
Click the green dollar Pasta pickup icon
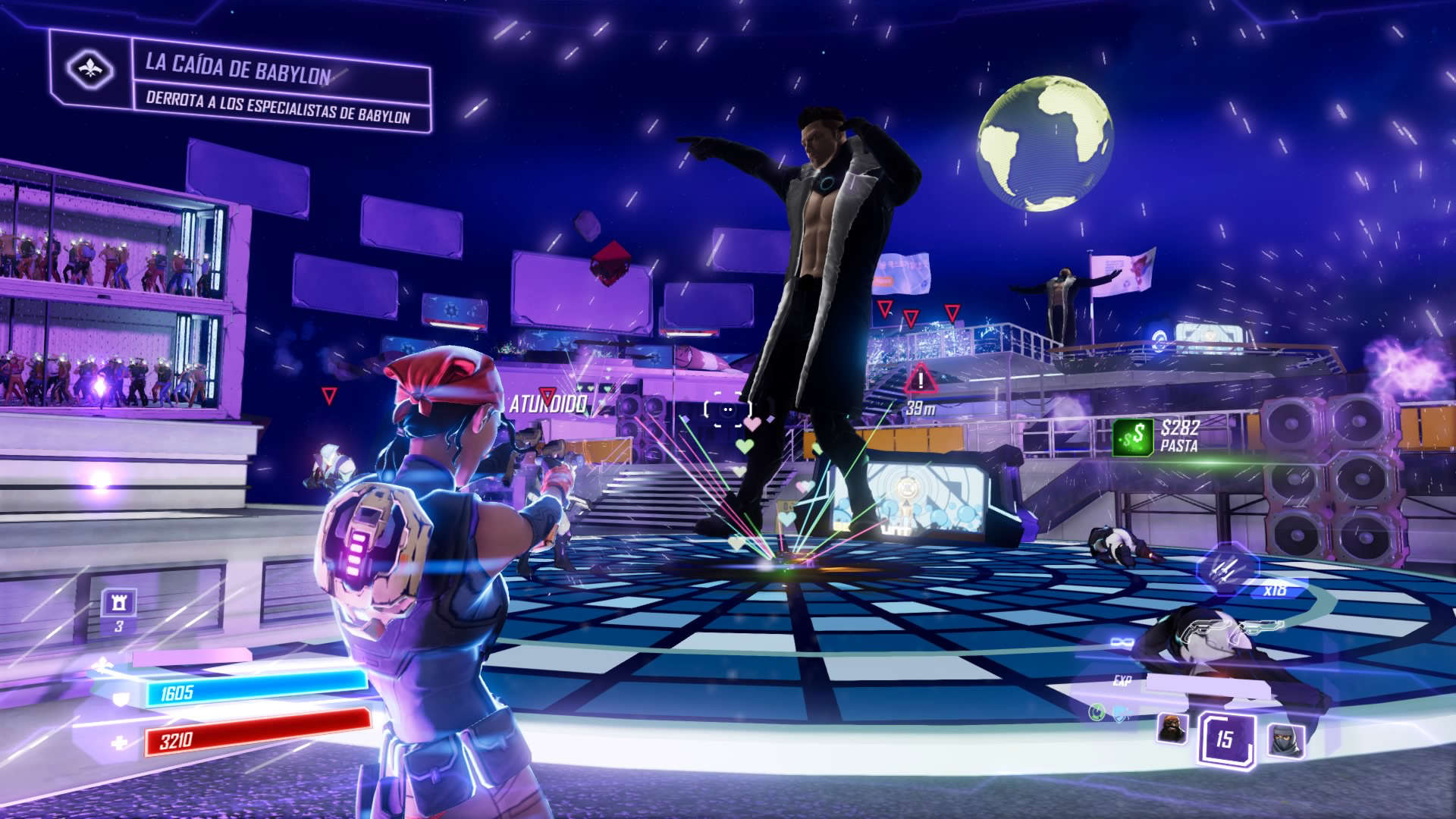click(1133, 438)
